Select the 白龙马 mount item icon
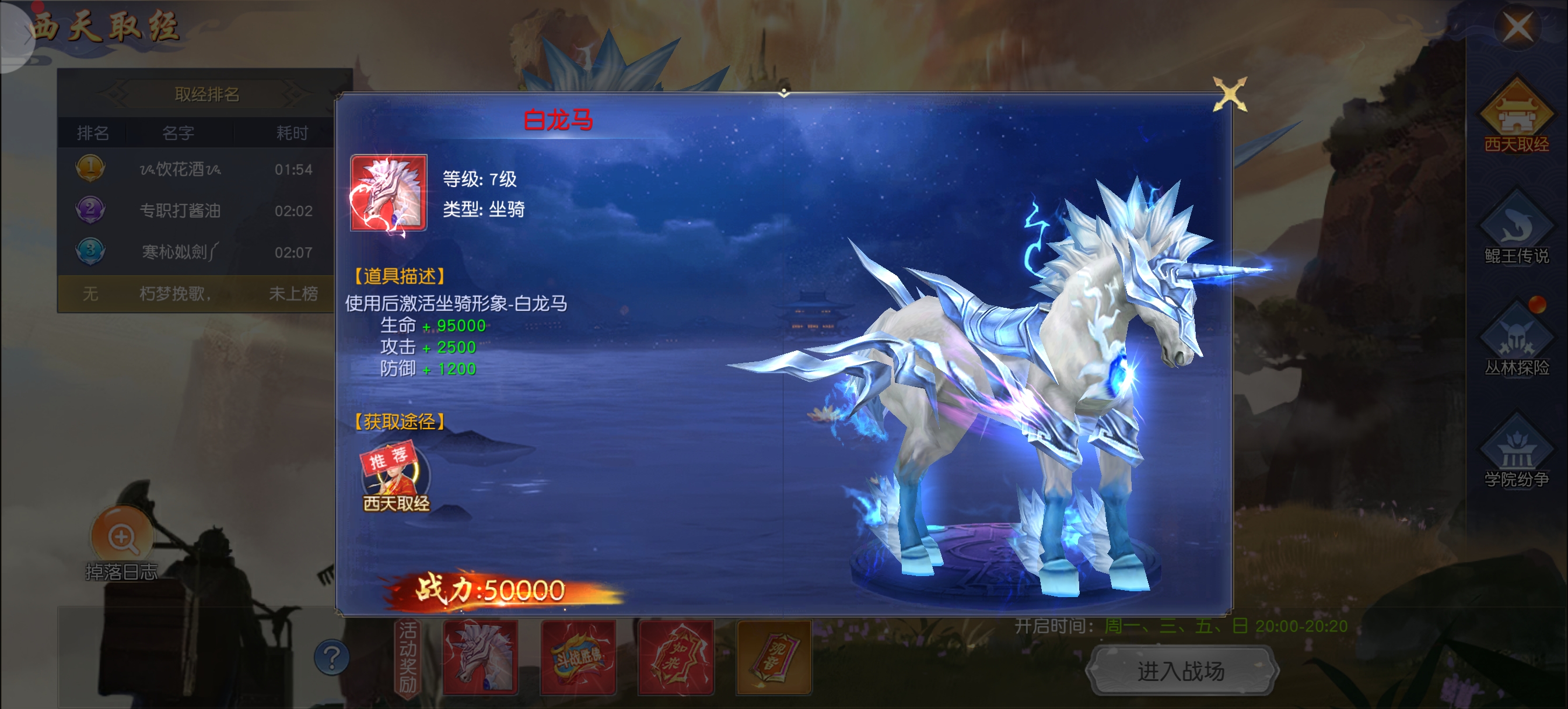 (388, 193)
